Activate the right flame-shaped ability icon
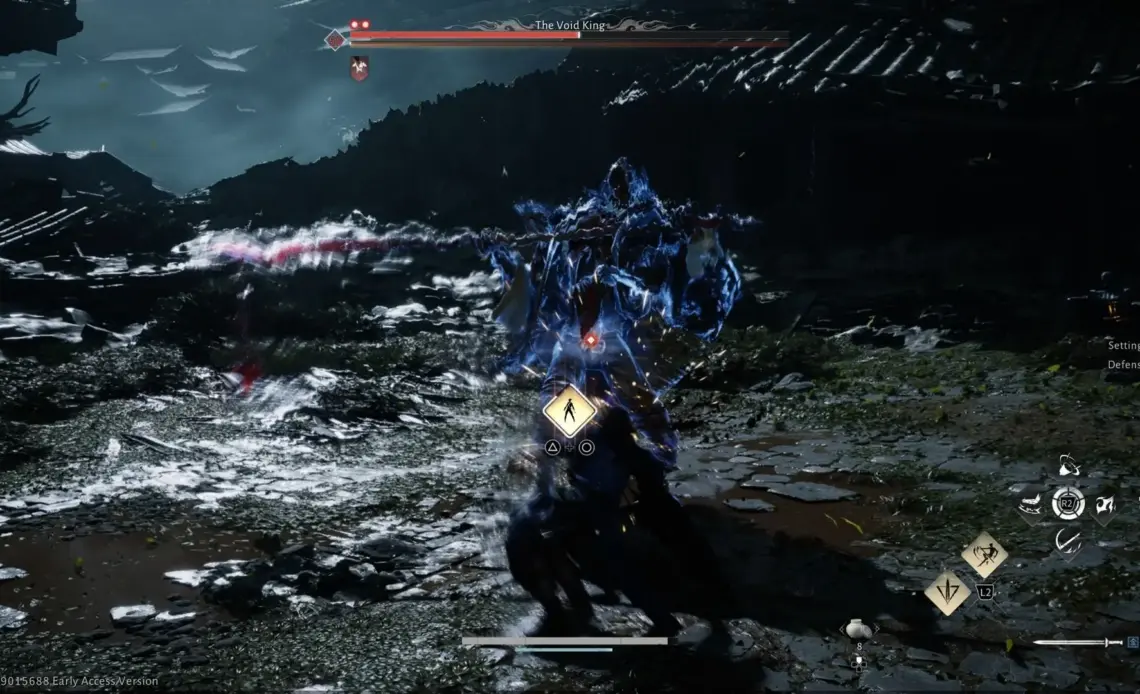The width and height of the screenshot is (1140, 694). 1106,504
